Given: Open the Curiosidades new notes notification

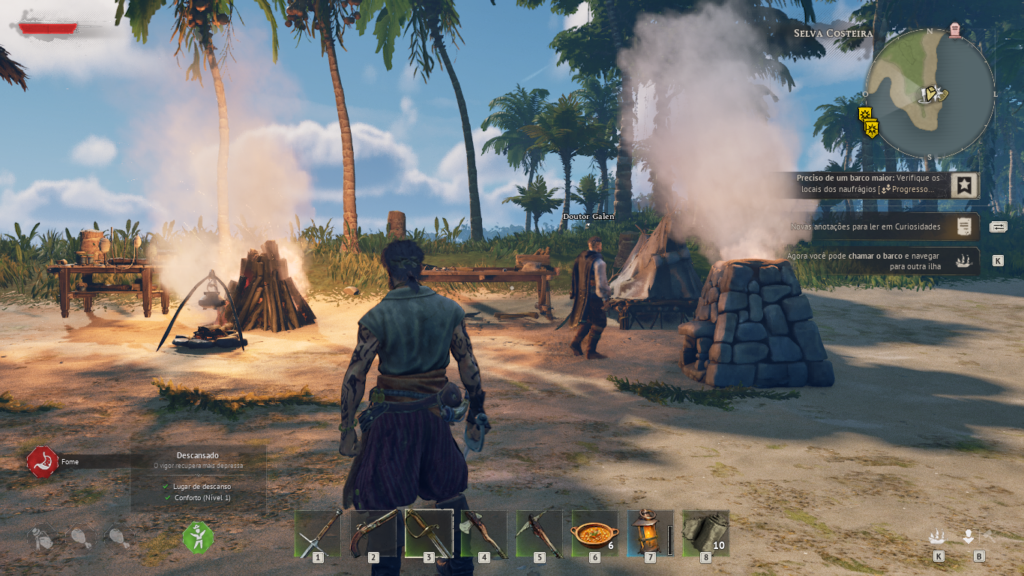Looking at the screenshot, I should tap(880, 227).
